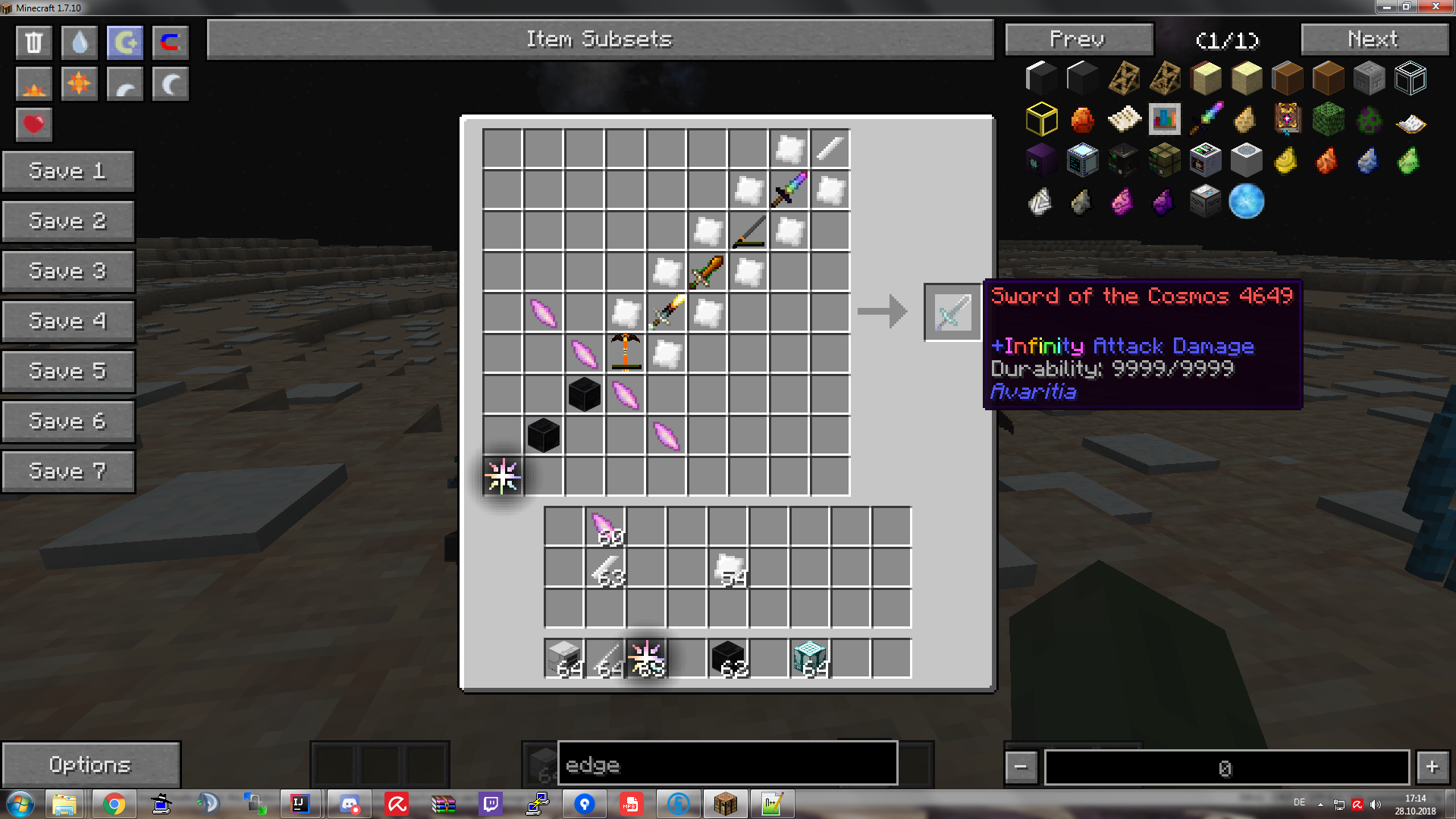1456x819 pixels.
Task: Set time to noon with the sun icon
Action: [79, 83]
